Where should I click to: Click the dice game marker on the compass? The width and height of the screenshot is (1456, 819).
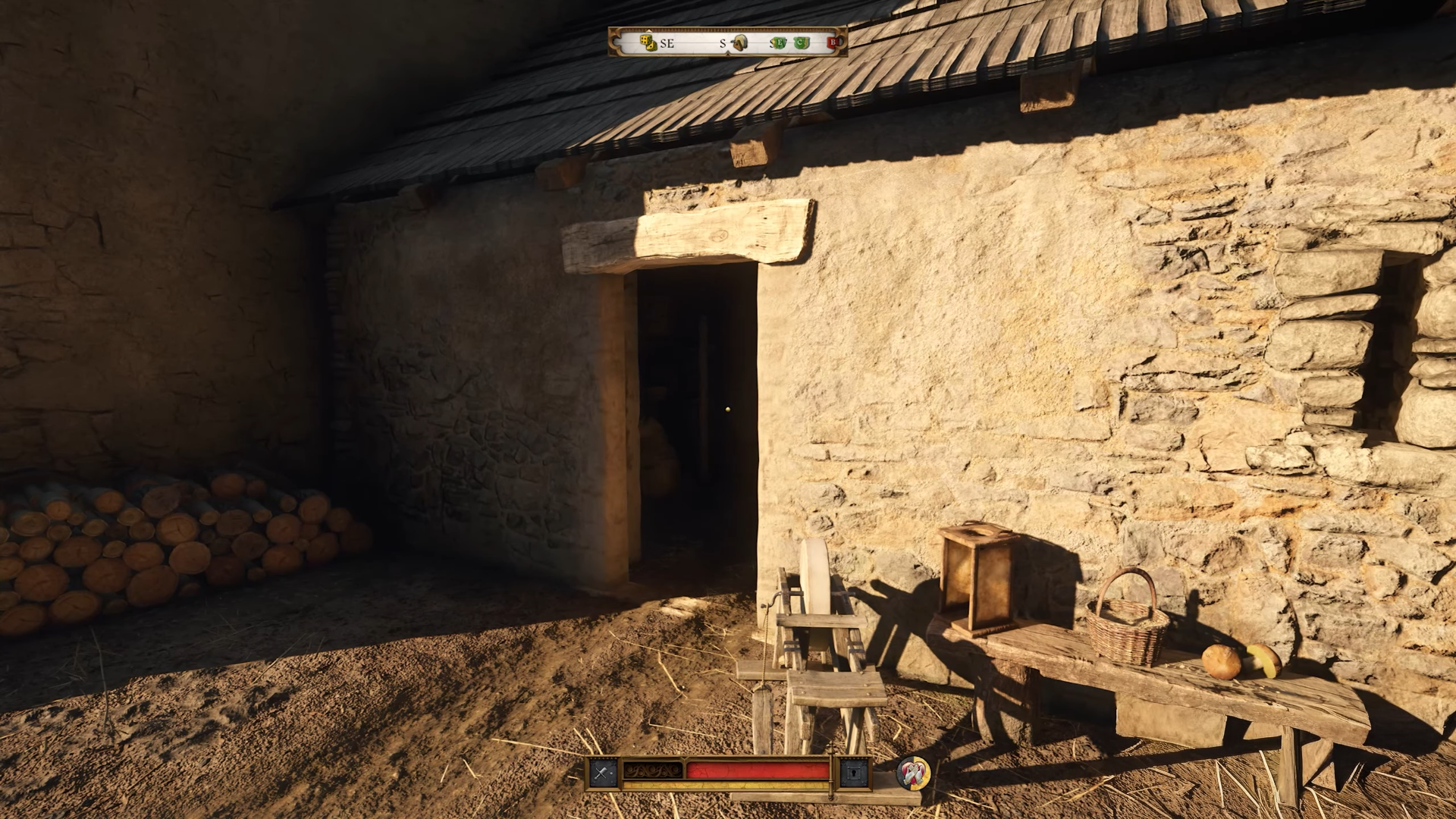(x=648, y=43)
